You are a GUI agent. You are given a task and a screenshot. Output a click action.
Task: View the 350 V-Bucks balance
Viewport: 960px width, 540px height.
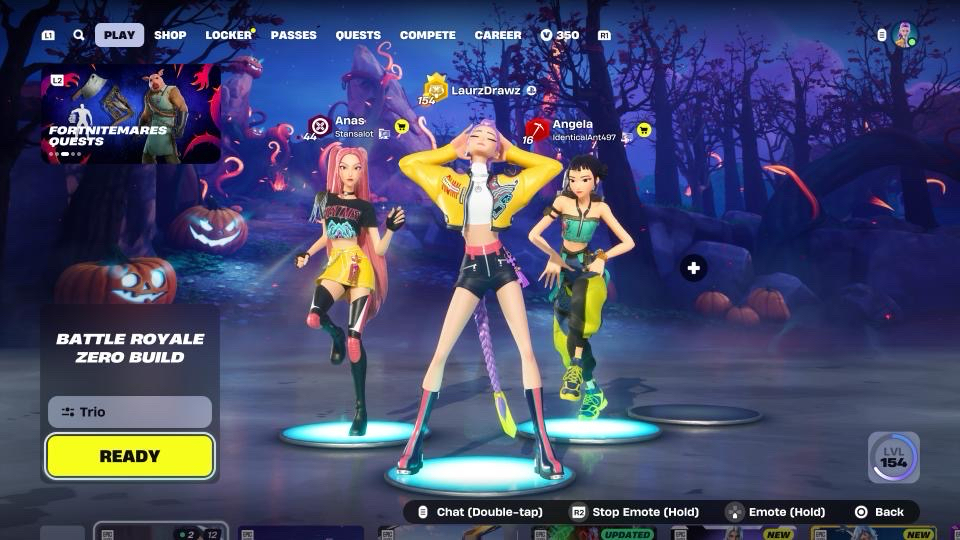(560, 35)
